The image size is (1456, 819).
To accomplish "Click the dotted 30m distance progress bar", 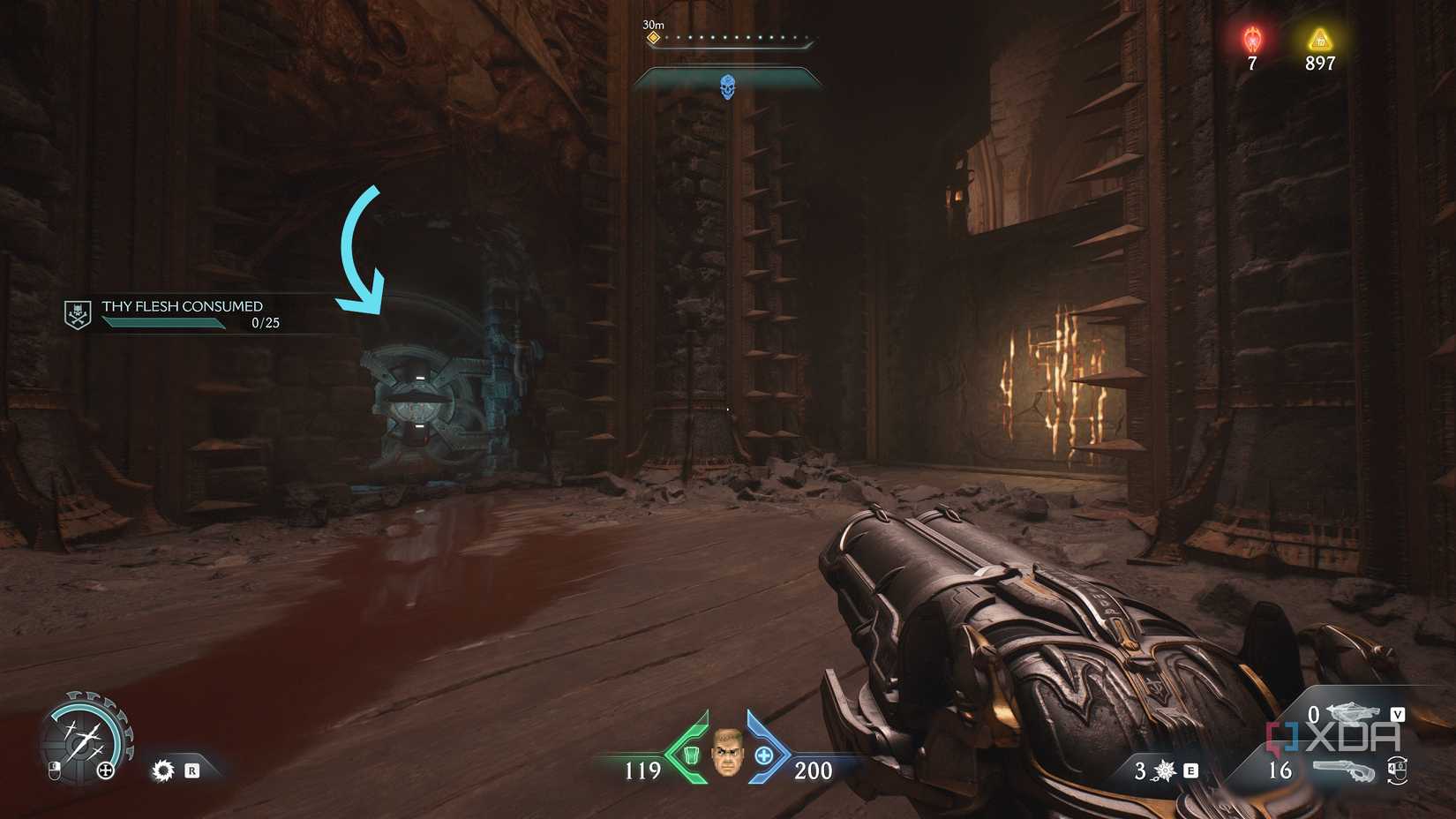I will coord(739,37).
